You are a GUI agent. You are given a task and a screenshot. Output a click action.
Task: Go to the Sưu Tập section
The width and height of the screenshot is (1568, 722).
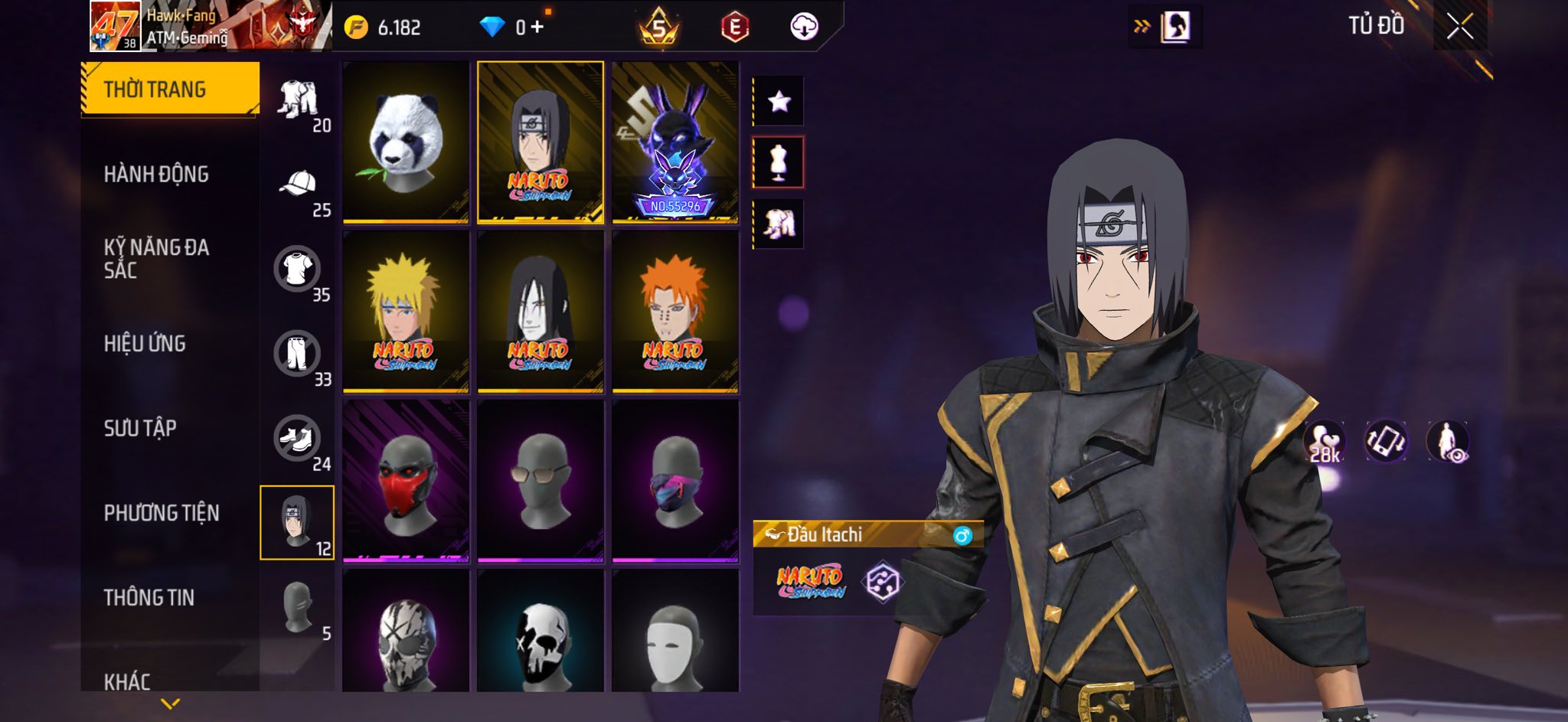tap(140, 428)
